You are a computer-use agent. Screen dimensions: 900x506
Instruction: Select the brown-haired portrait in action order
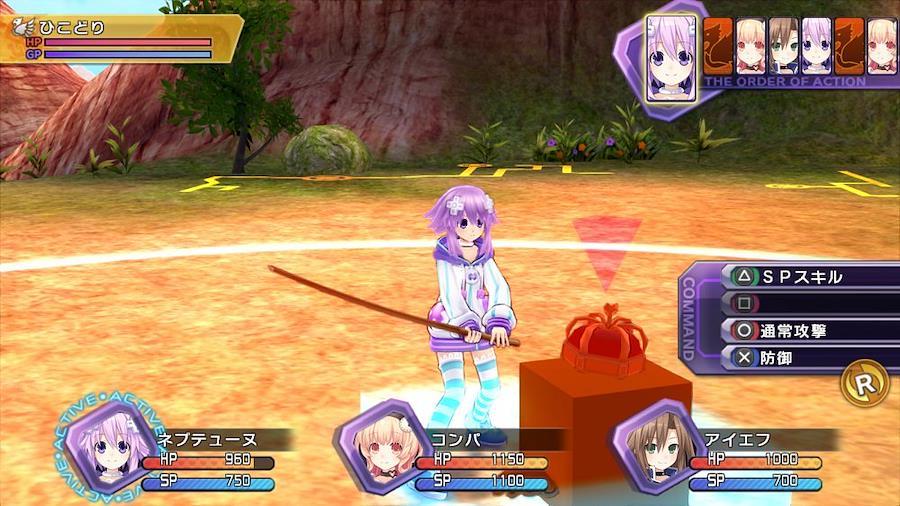[x=783, y=46]
